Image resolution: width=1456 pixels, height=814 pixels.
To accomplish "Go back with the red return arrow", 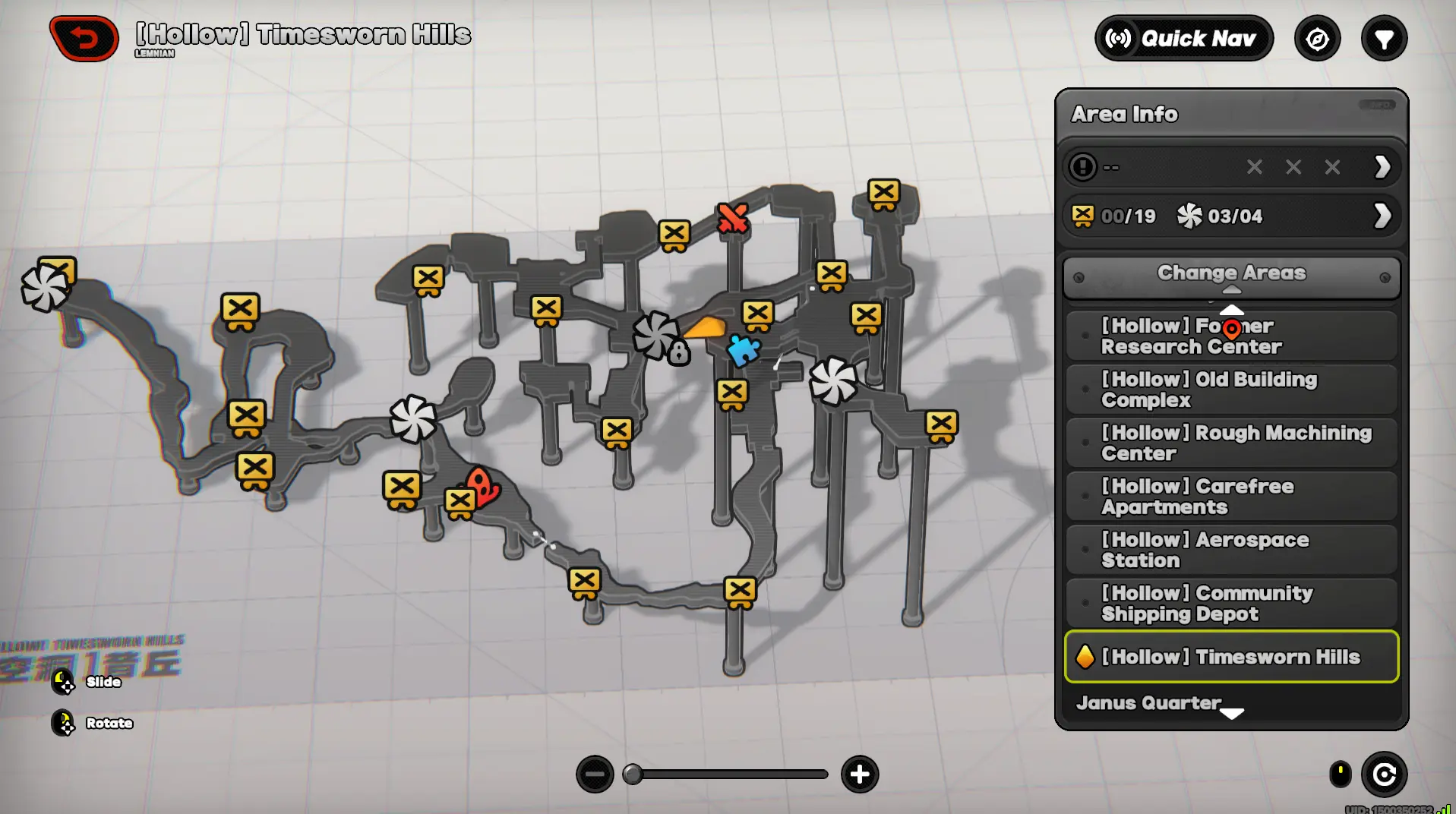I will tap(84, 38).
